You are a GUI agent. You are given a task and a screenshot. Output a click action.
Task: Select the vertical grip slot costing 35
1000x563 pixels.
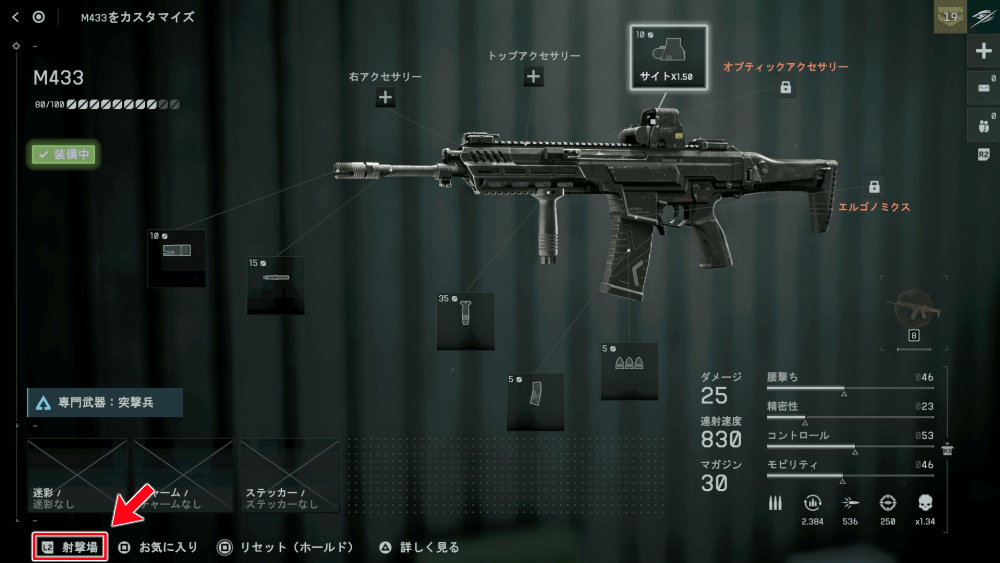tap(465, 321)
